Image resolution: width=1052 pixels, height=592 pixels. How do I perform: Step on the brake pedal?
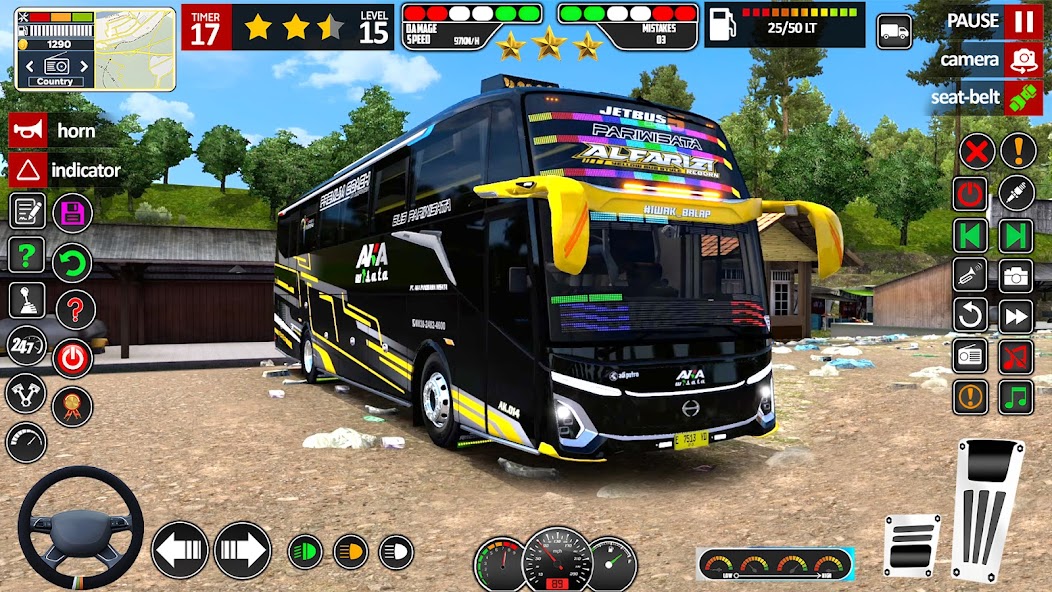coord(911,544)
